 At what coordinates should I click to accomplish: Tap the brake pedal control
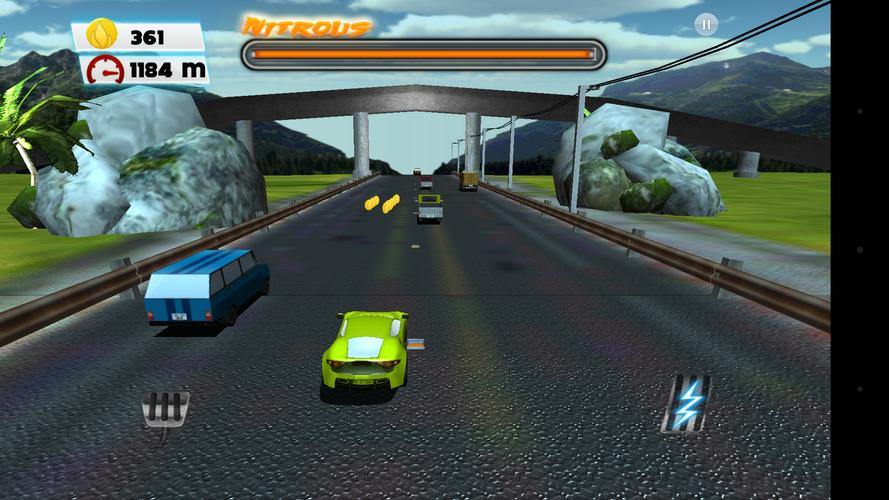(166, 409)
